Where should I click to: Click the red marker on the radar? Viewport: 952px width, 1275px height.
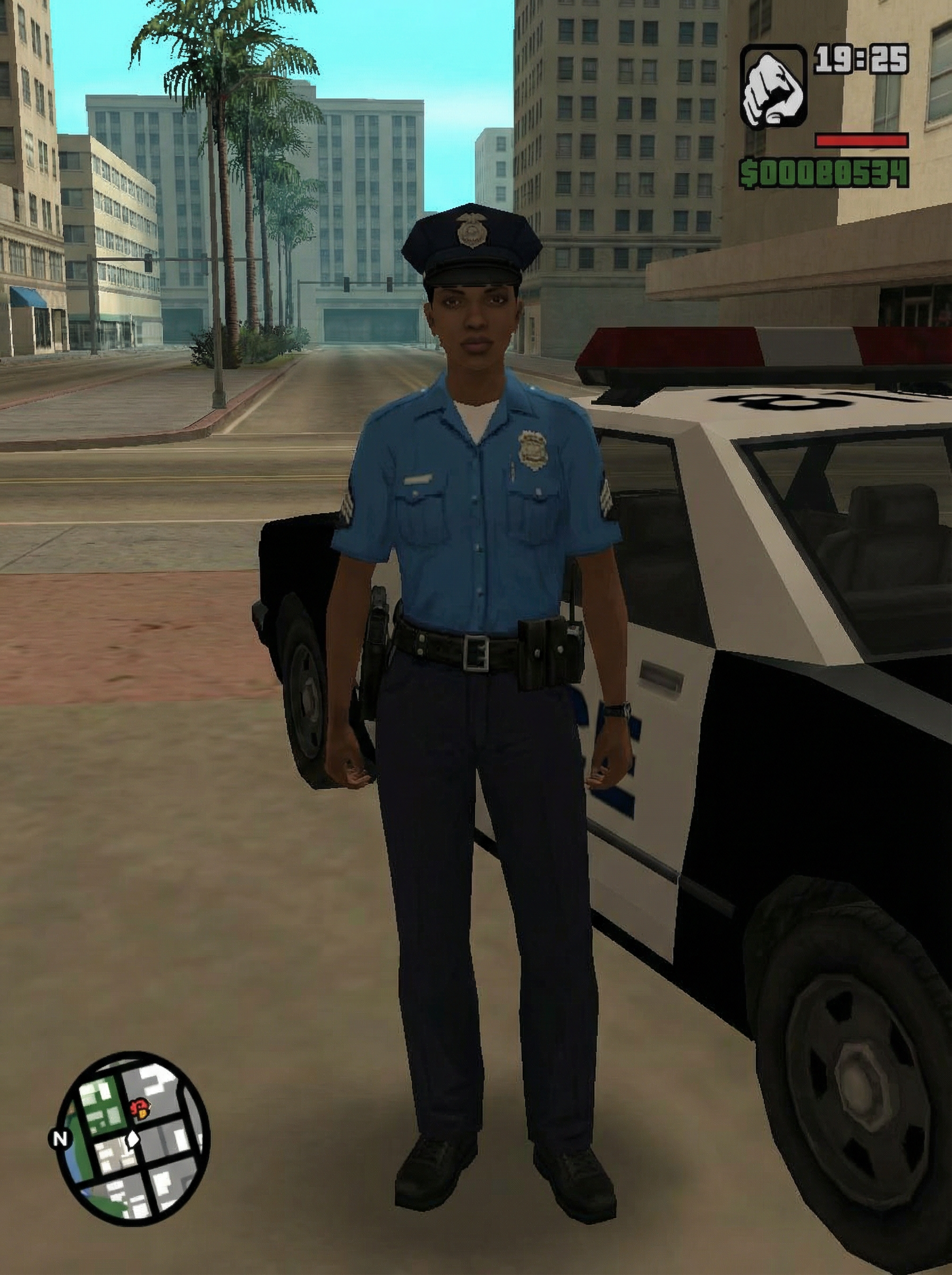pos(139,1107)
